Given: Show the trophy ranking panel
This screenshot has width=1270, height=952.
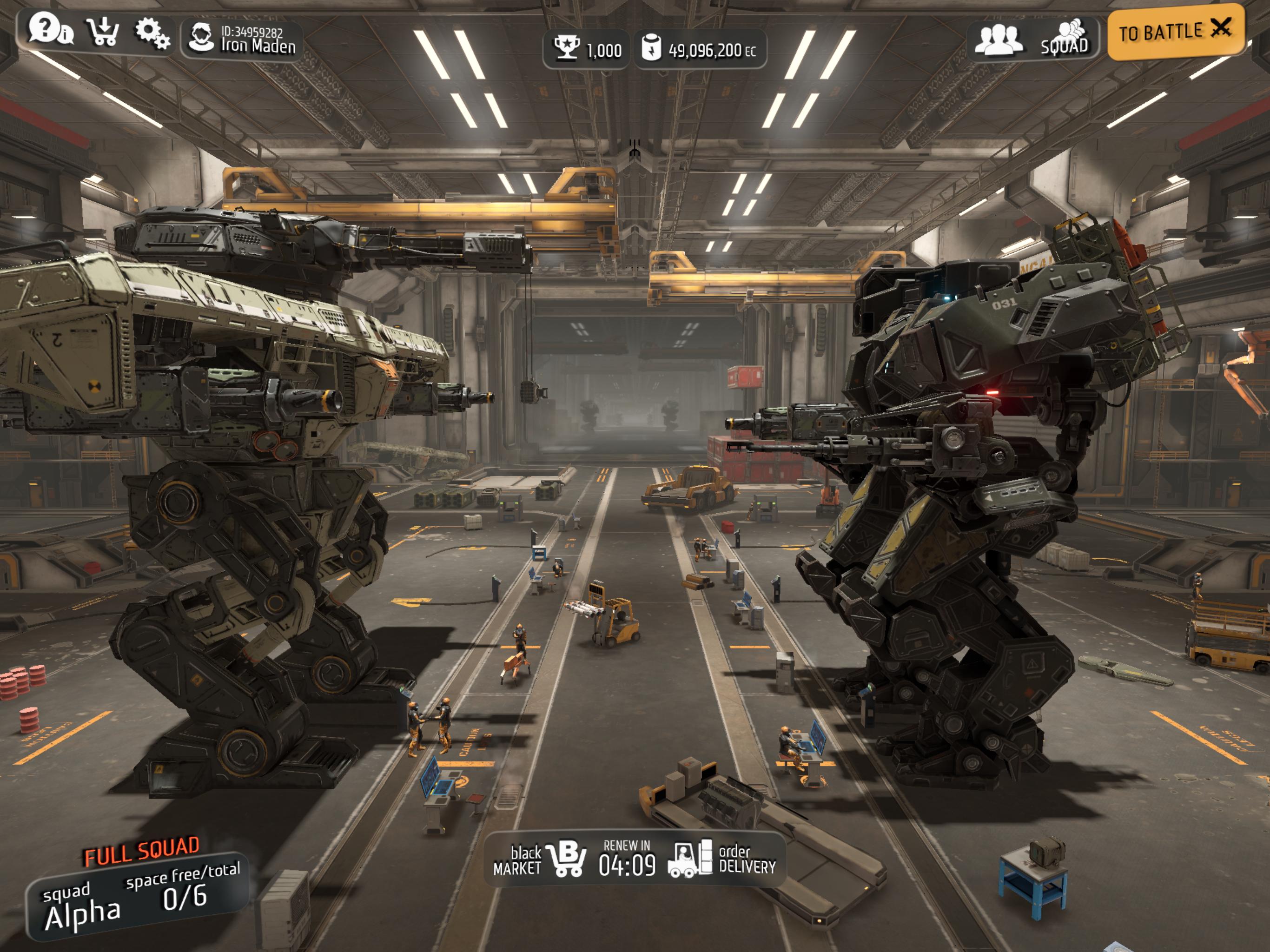Looking at the screenshot, I should (586, 49).
